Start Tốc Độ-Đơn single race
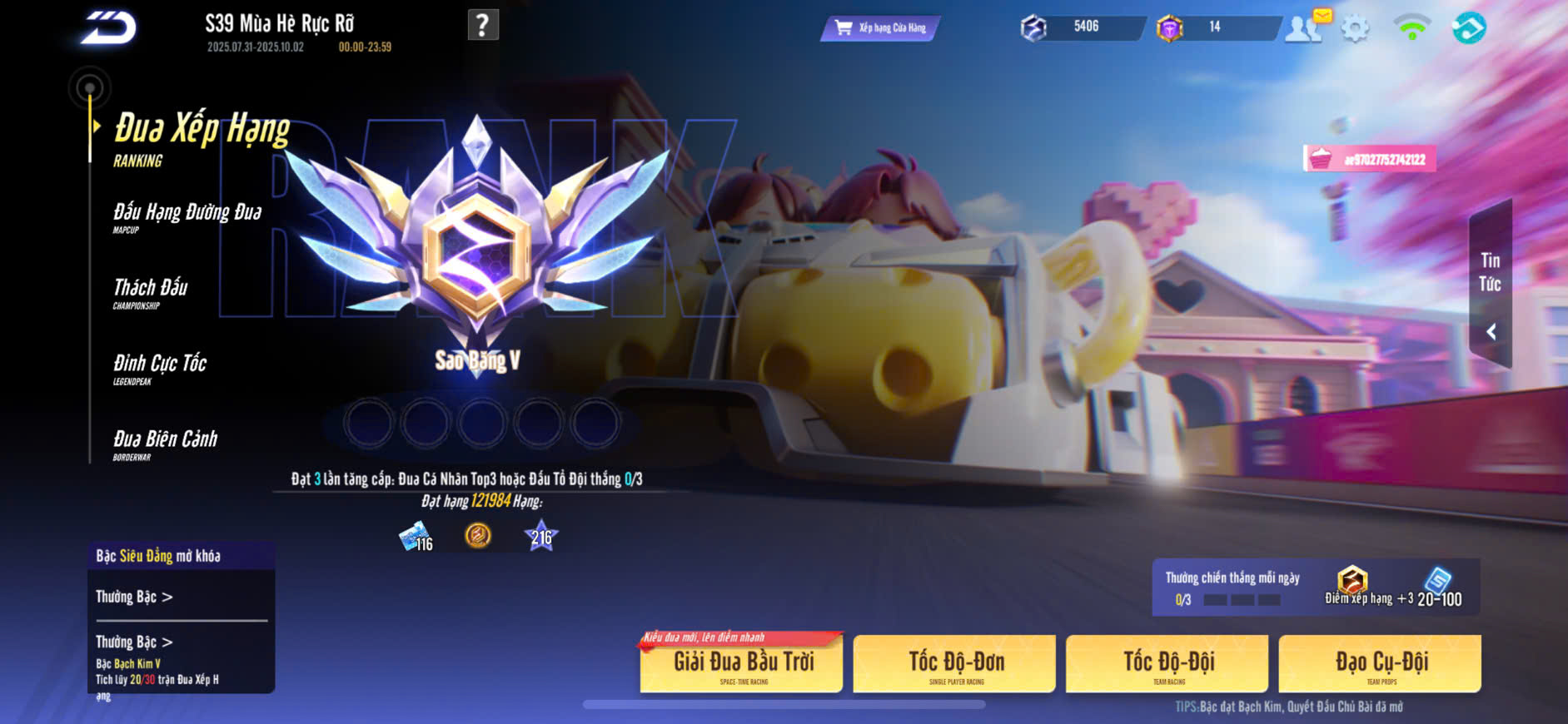 [955, 664]
